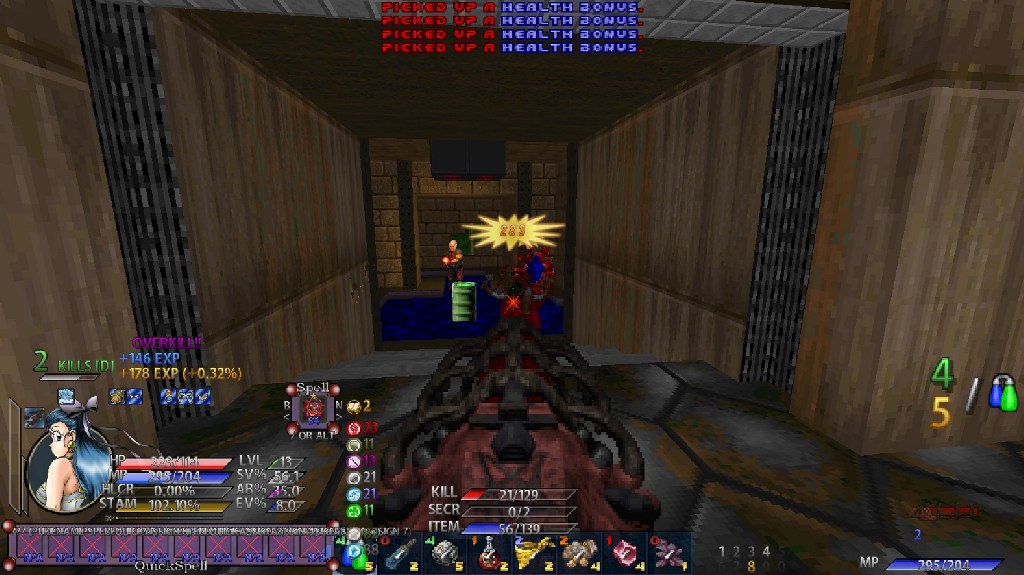Select the green and blue potions slot
The width and height of the screenshot is (1024, 575).
(x=356, y=553)
